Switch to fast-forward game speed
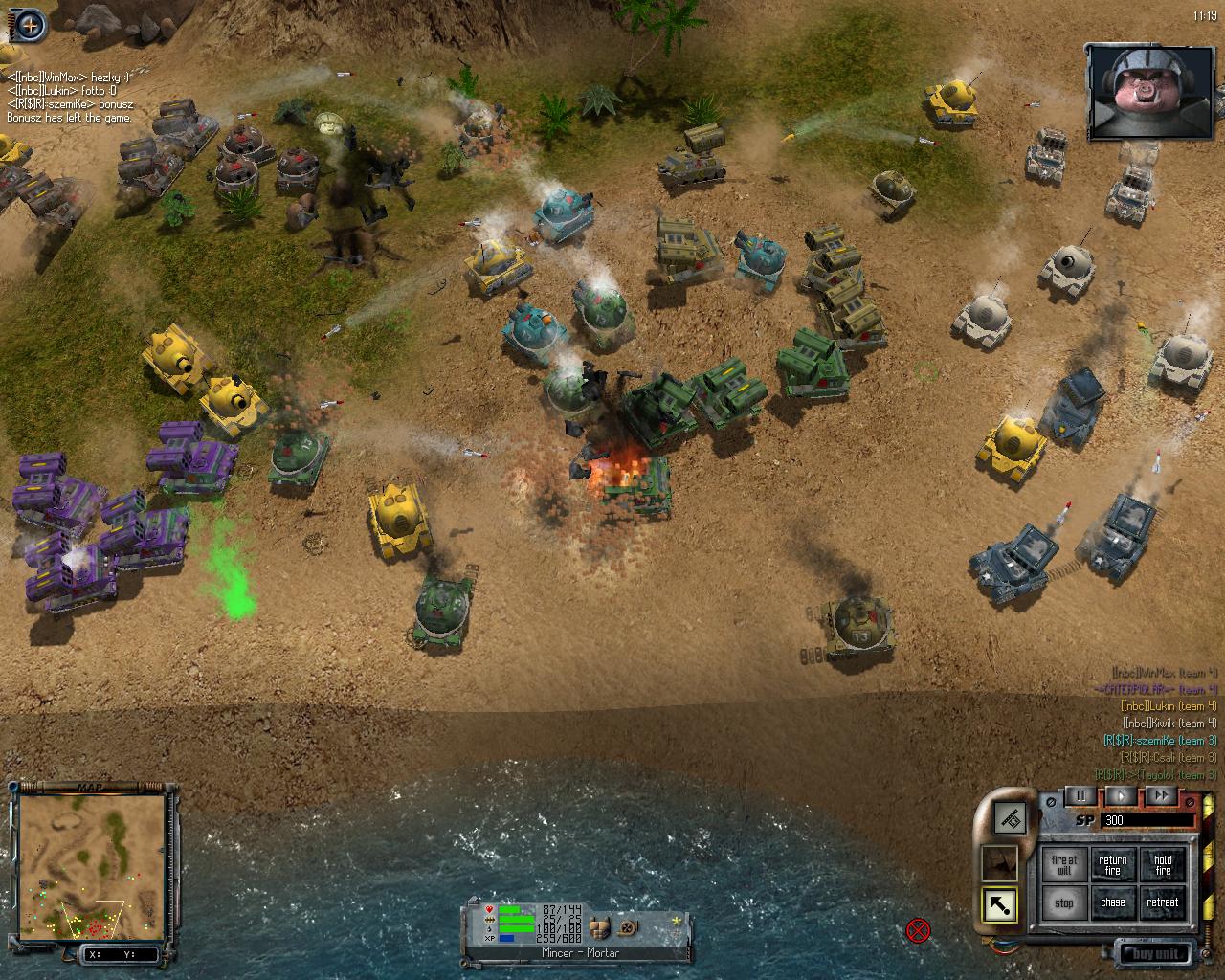The image size is (1225, 980). 1161,795
